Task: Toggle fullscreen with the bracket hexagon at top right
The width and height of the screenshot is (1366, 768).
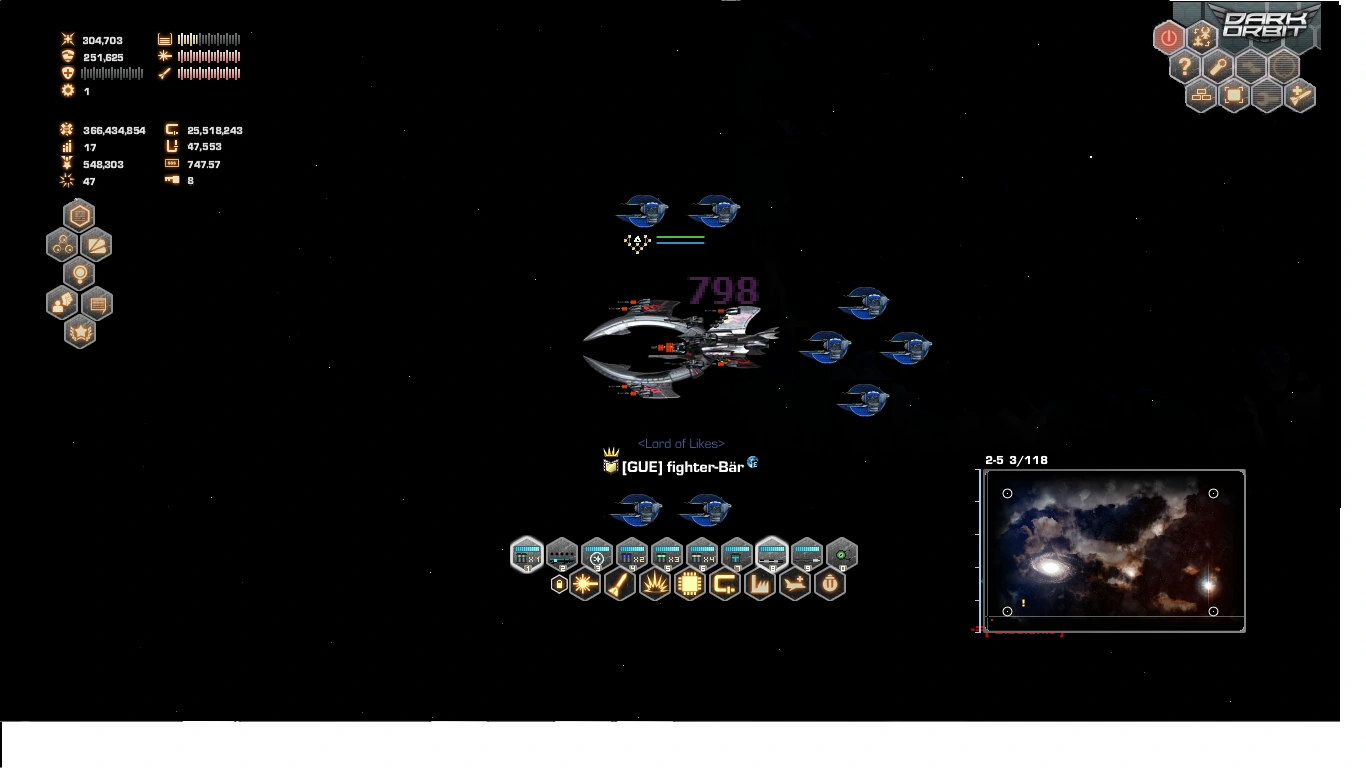Action: click(x=1234, y=95)
